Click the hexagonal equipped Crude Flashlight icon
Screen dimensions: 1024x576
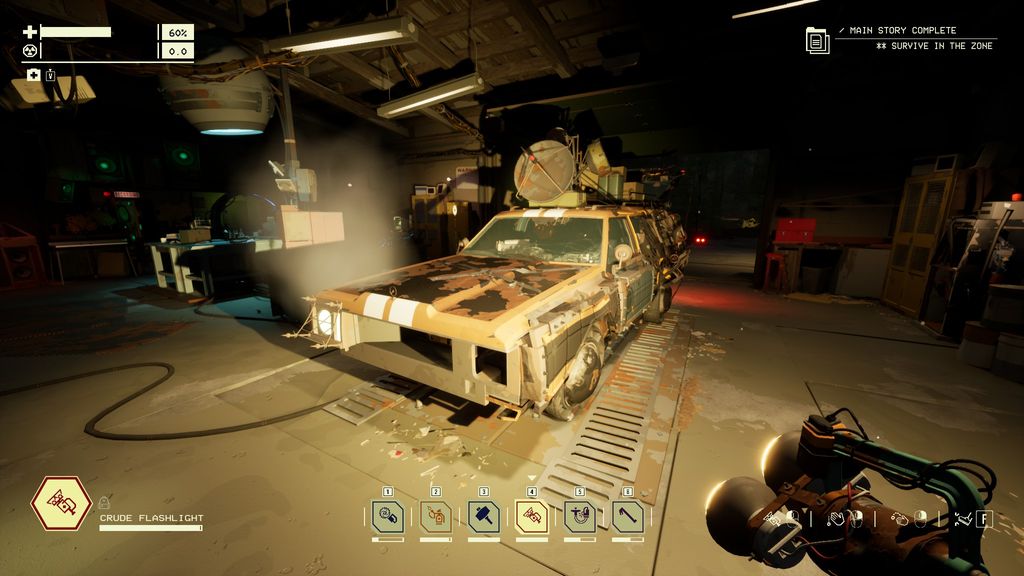pos(61,503)
